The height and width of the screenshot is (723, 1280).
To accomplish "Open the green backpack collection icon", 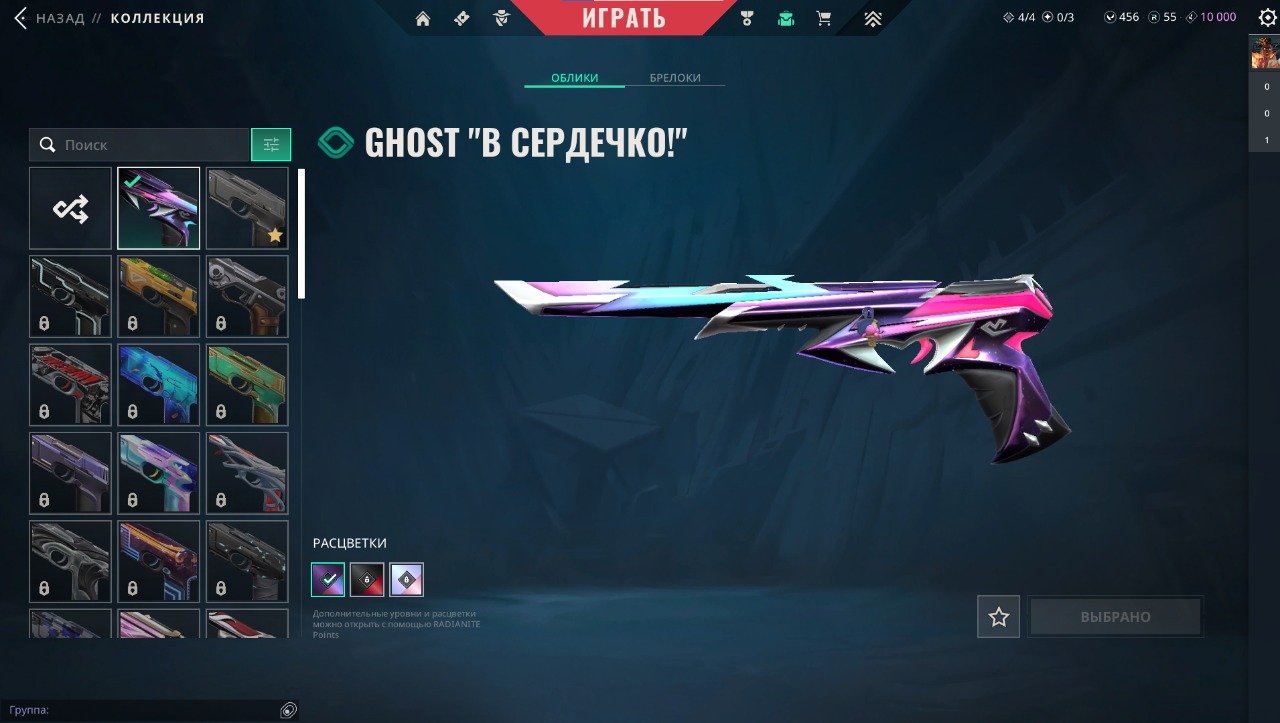I will tap(786, 18).
